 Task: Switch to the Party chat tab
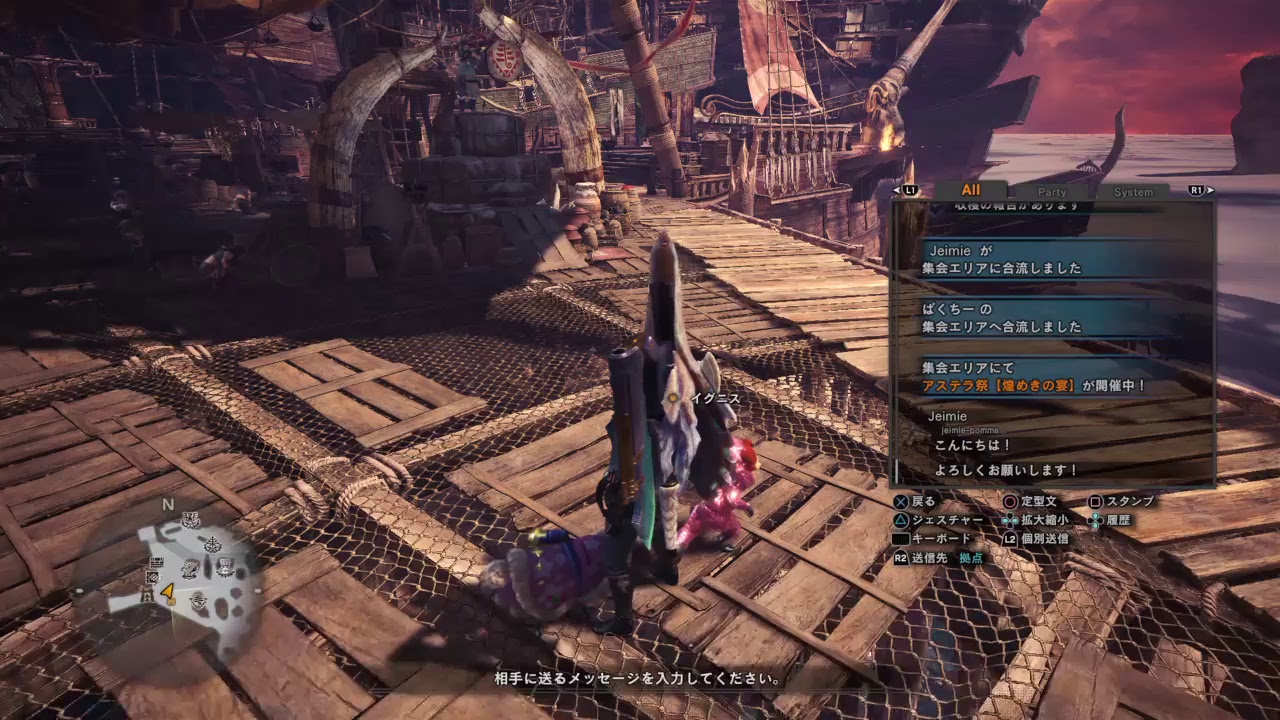tap(1052, 191)
